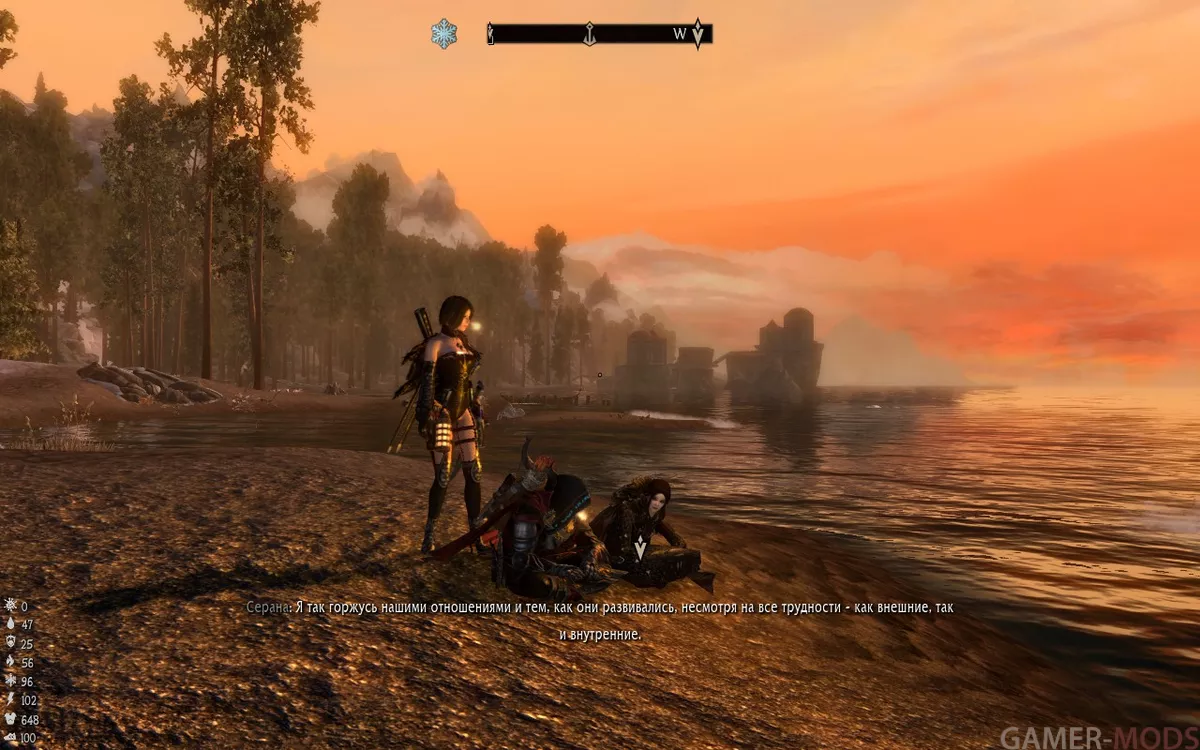Screen dimensions: 1200x750
Task: Select the flame resistance icon
Action: tap(10, 662)
